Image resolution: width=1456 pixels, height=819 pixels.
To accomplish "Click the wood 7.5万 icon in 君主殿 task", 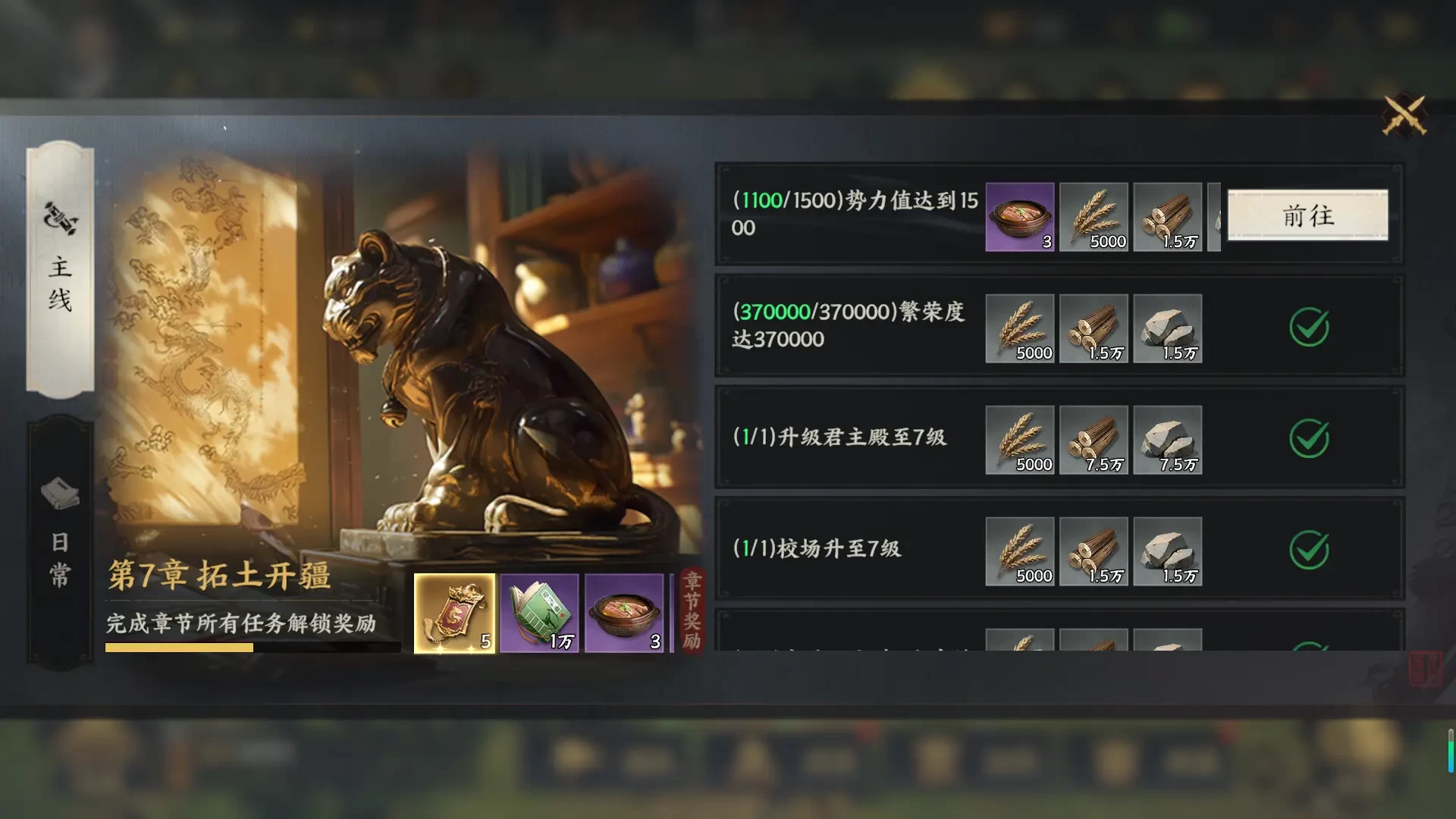I will 1094,440.
